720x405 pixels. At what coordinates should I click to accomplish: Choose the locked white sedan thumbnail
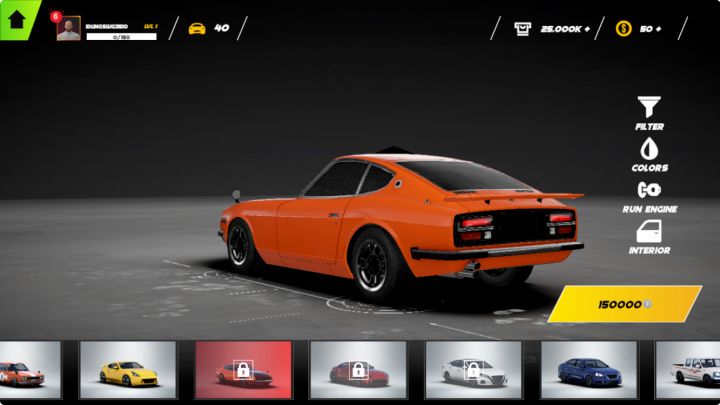[x=473, y=370]
